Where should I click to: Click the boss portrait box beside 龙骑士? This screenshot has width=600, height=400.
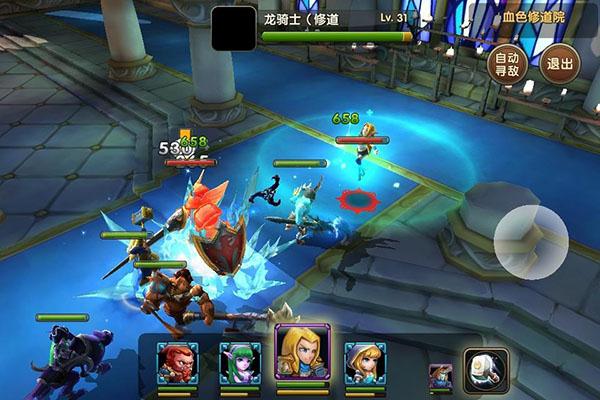pos(233,28)
